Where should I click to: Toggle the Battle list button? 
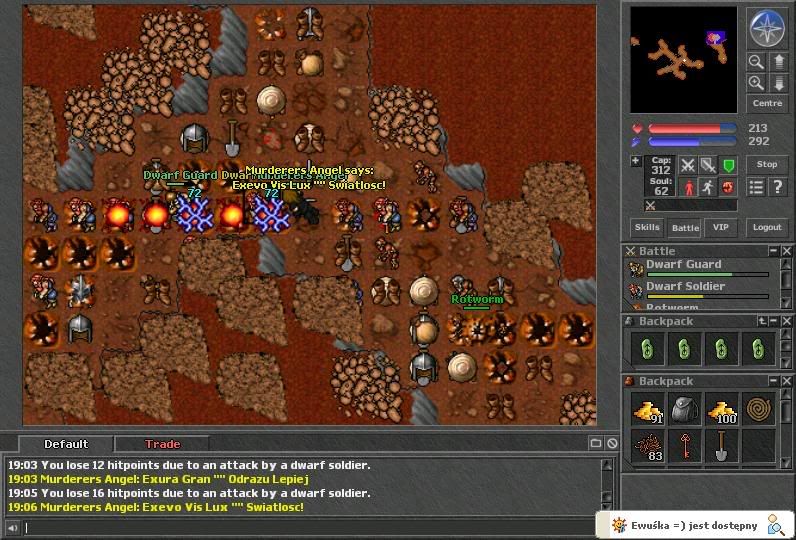[x=685, y=228]
